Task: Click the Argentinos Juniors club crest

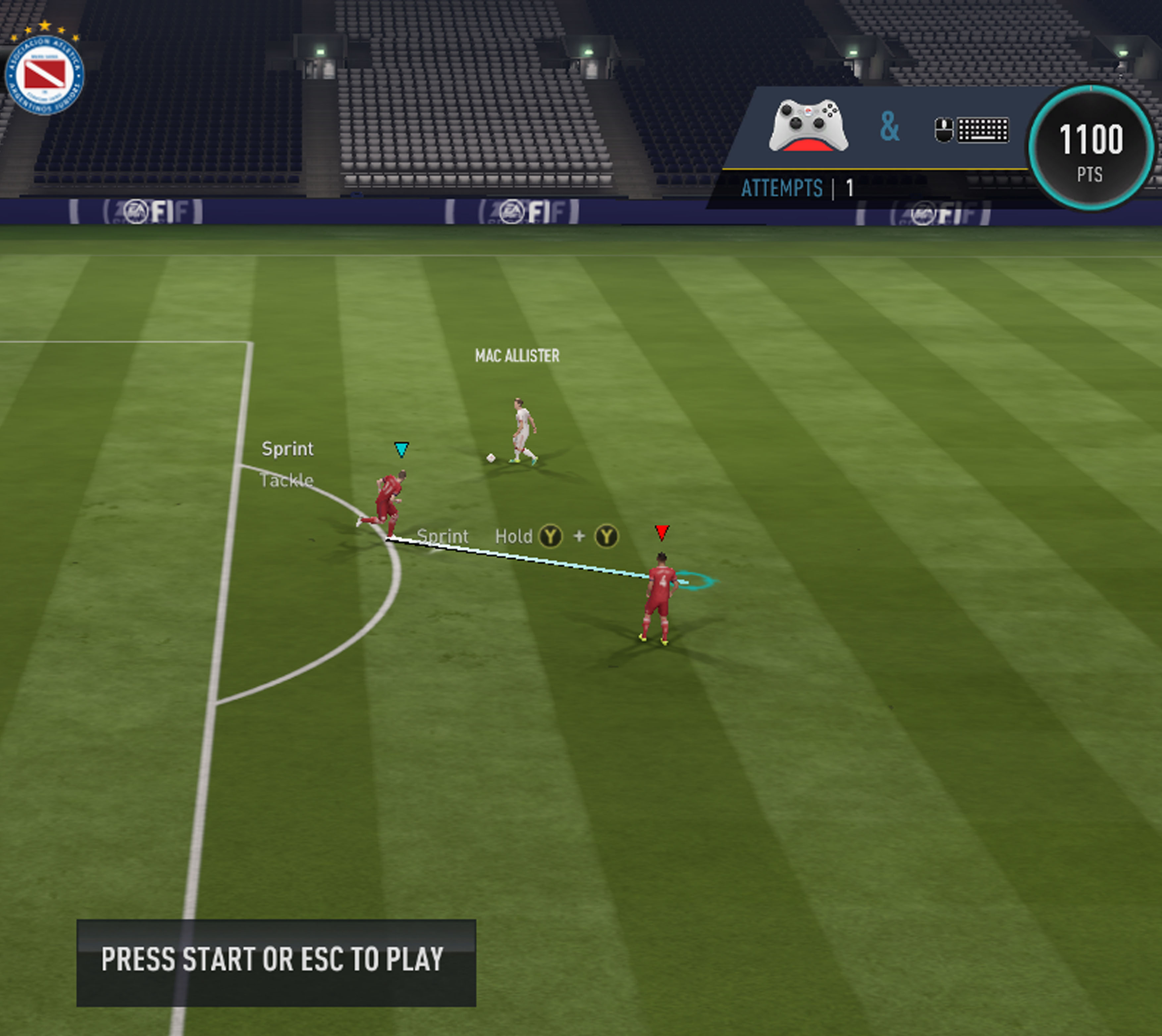Action: (44, 73)
